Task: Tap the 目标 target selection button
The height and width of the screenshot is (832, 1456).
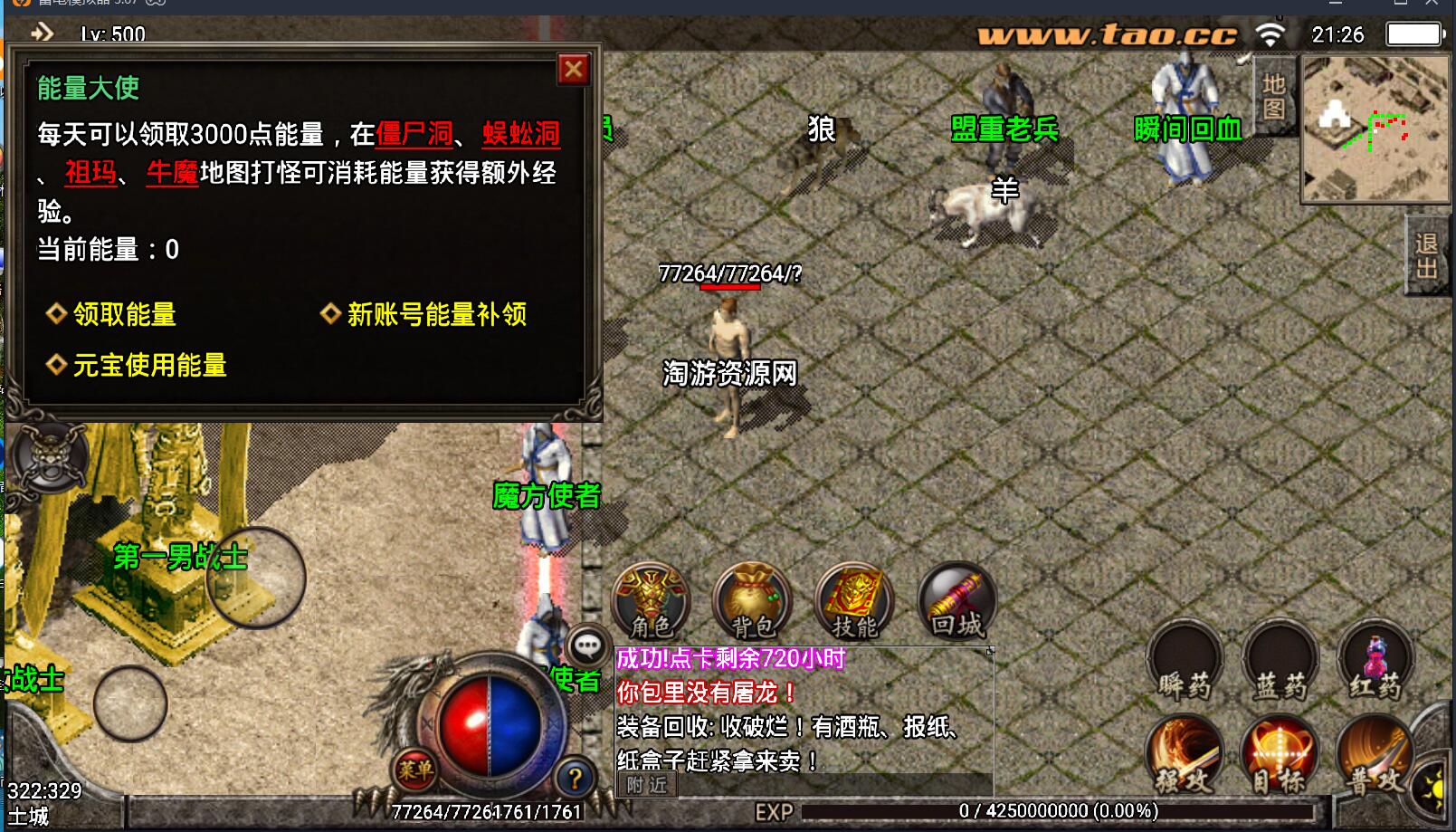Action: [1280, 754]
